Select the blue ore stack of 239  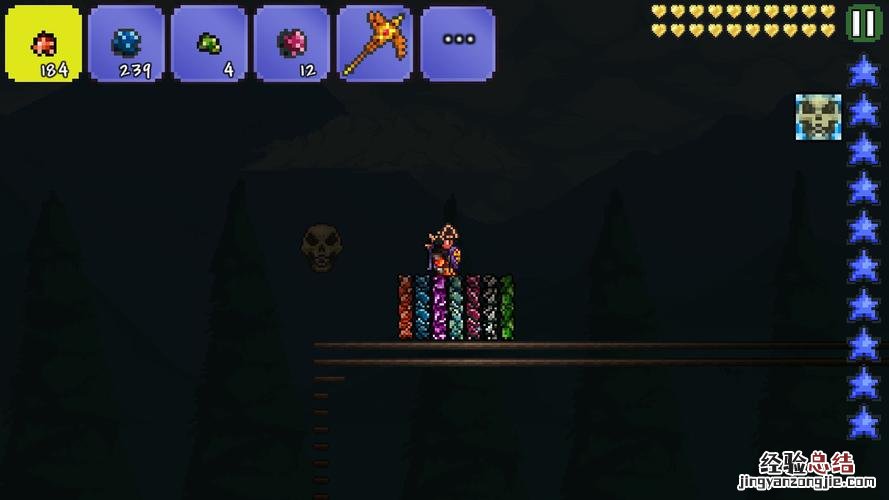(x=126, y=44)
